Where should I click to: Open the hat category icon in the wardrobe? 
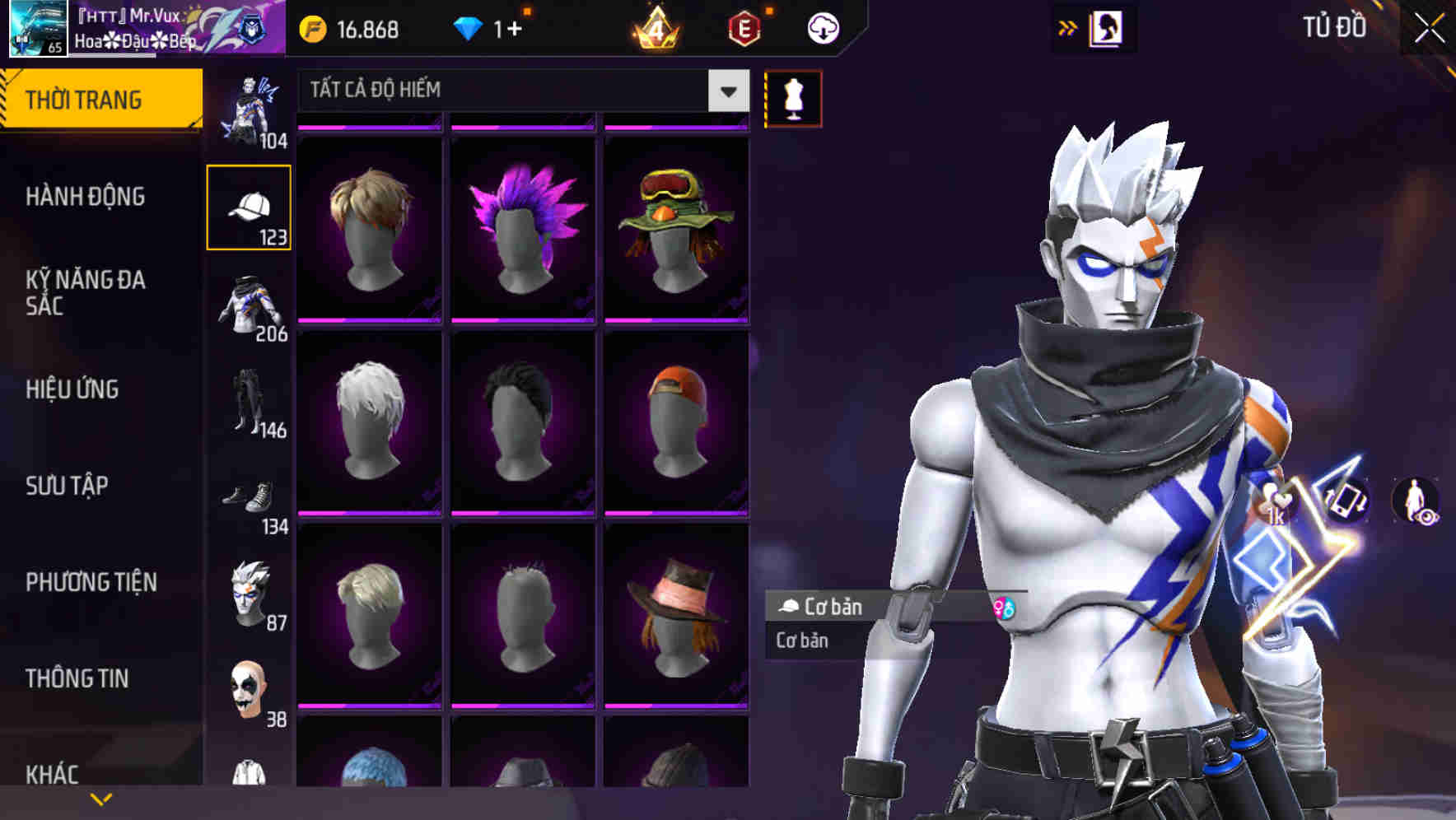pyautogui.click(x=248, y=206)
